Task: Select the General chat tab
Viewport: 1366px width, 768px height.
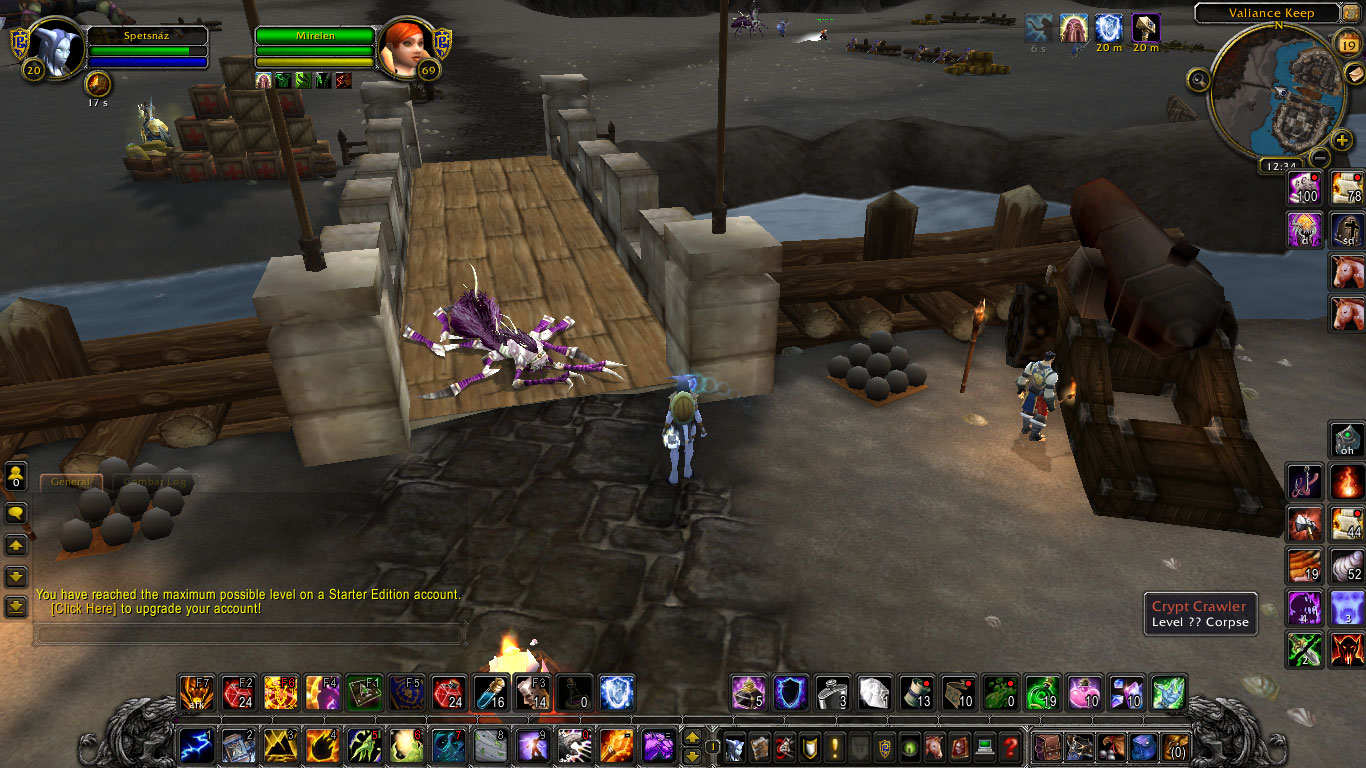Action: coord(71,482)
